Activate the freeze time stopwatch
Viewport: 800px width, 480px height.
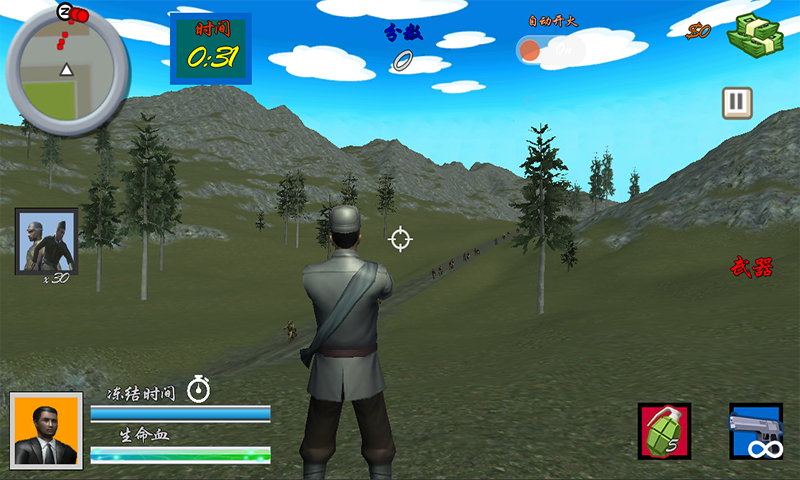click(199, 388)
